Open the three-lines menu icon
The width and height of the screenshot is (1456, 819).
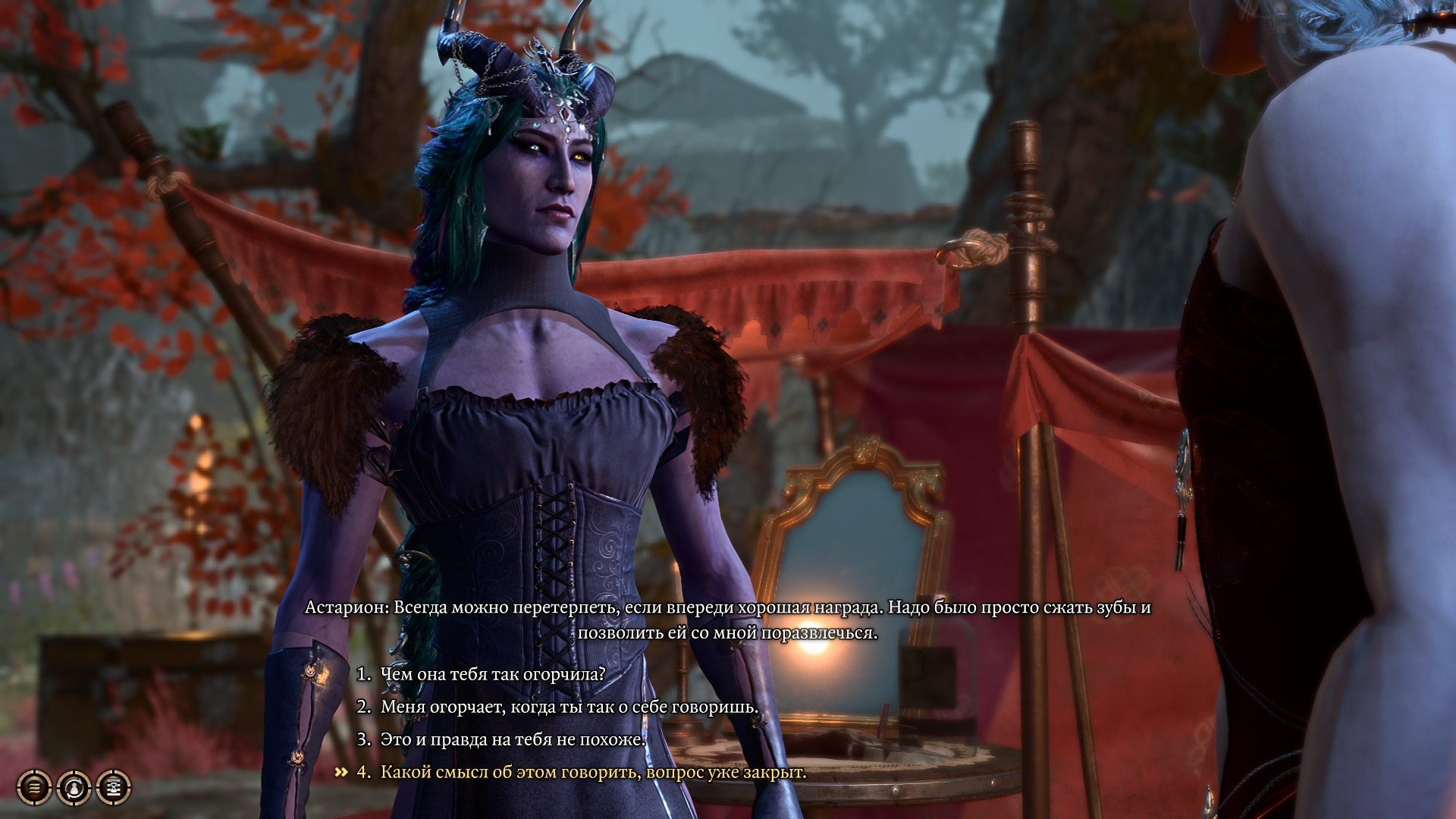click(34, 788)
